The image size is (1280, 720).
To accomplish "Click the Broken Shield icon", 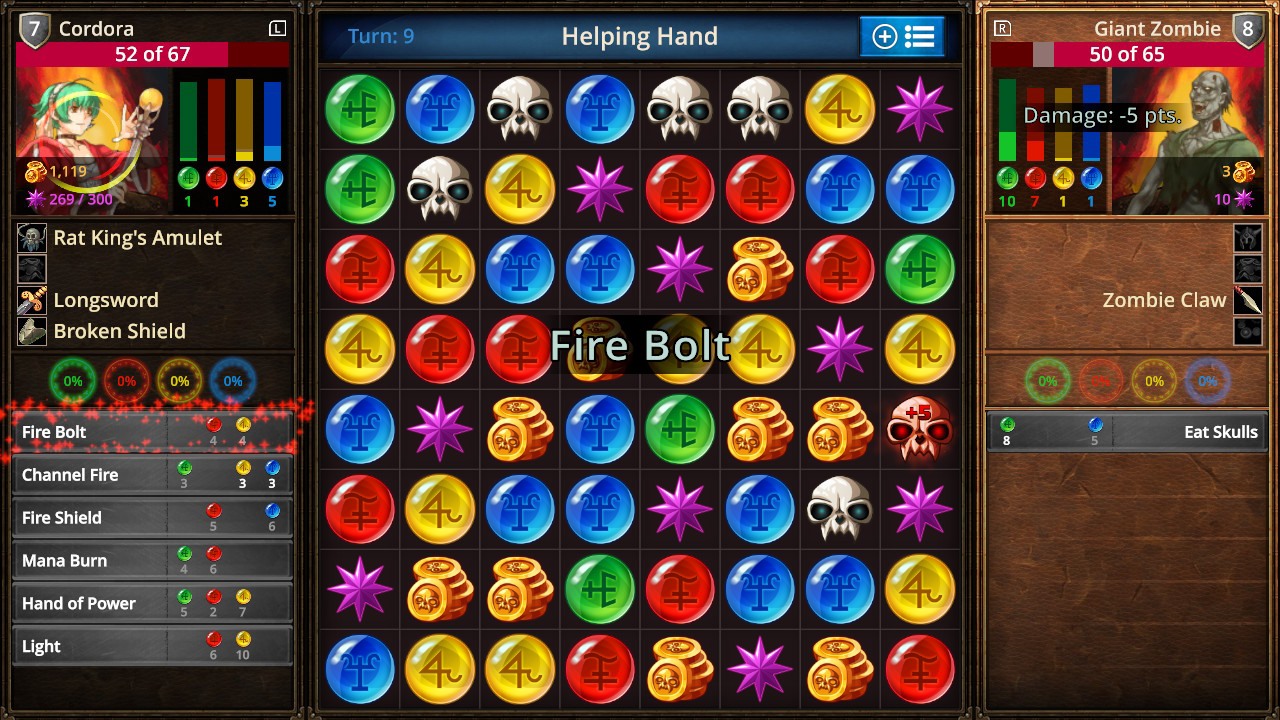I will [x=34, y=331].
